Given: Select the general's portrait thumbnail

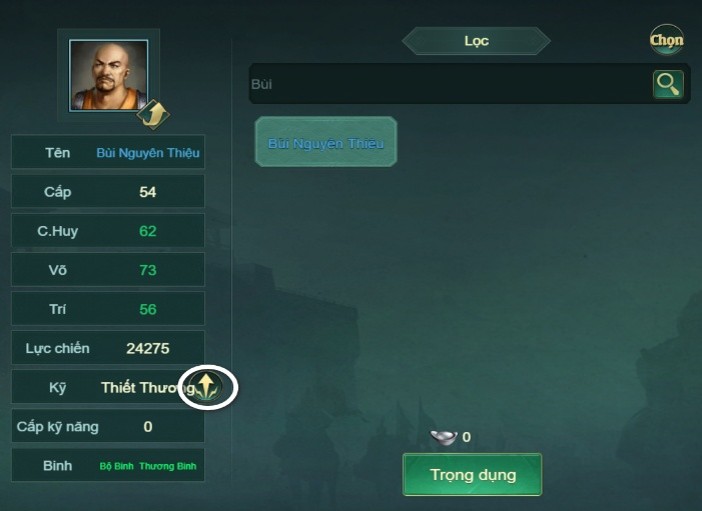Looking at the screenshot, I should pos(108,74).
